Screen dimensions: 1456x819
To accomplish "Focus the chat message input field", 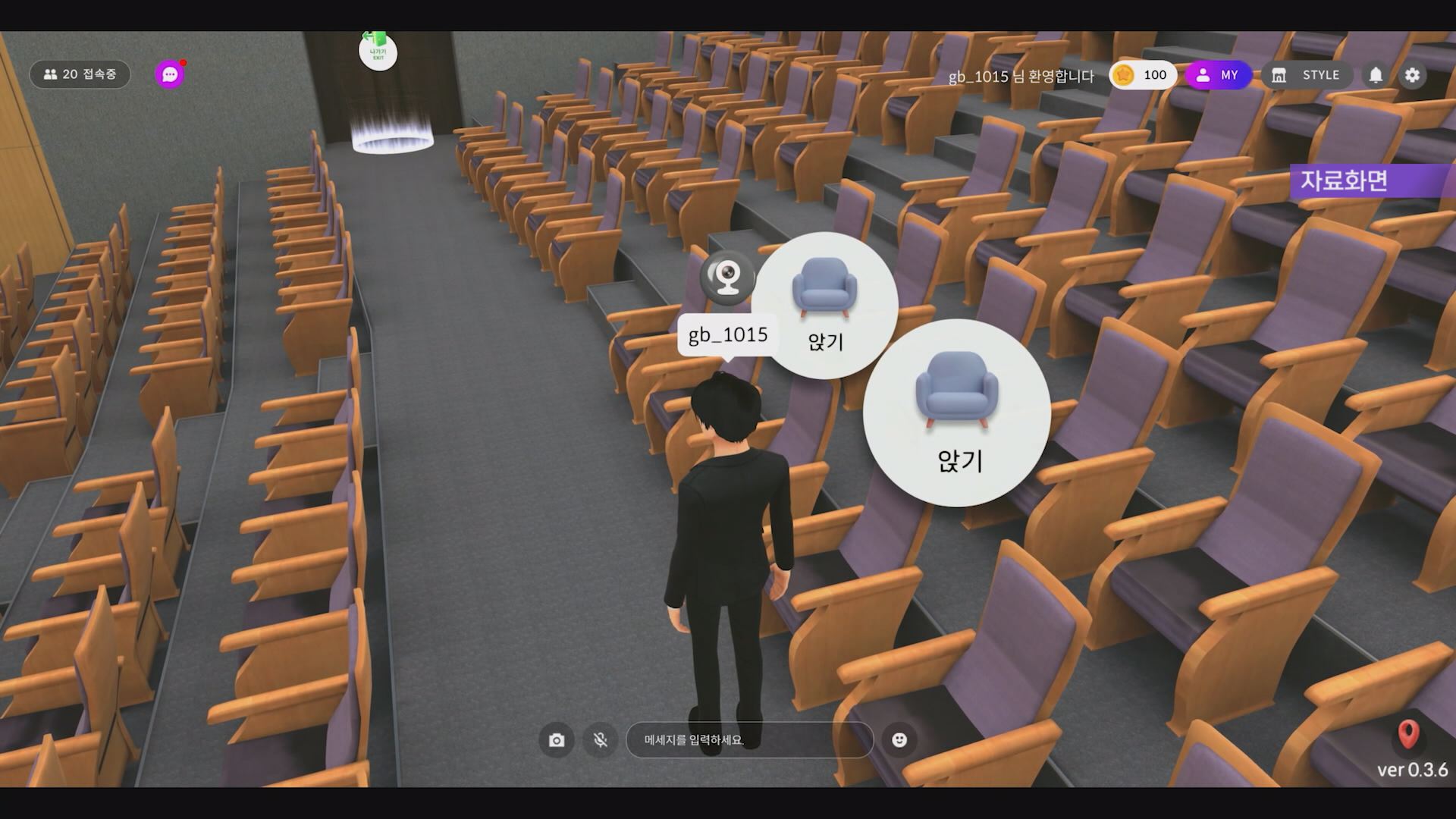I will [x=749, y=740].
